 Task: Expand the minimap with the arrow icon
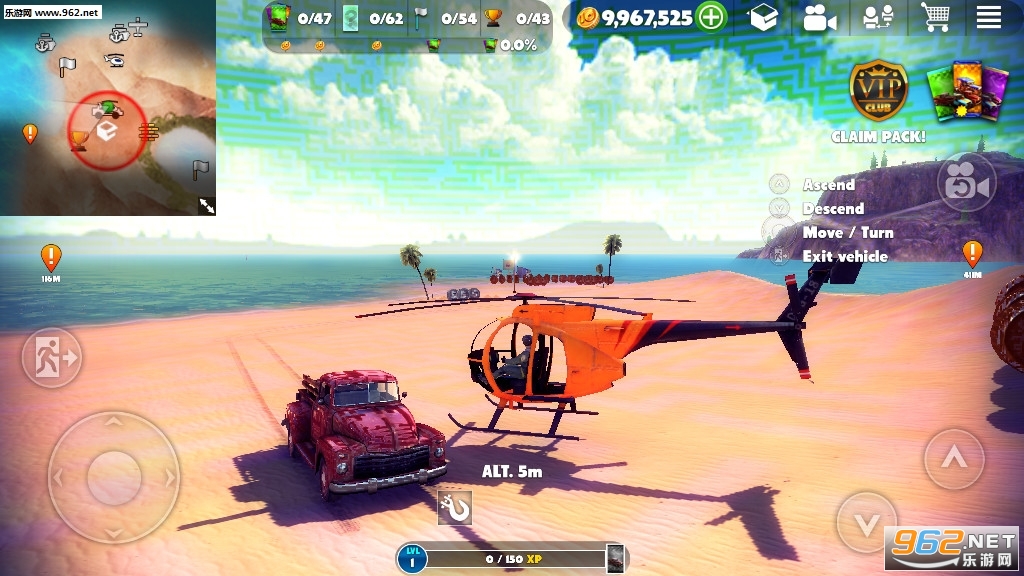point(206,205)
